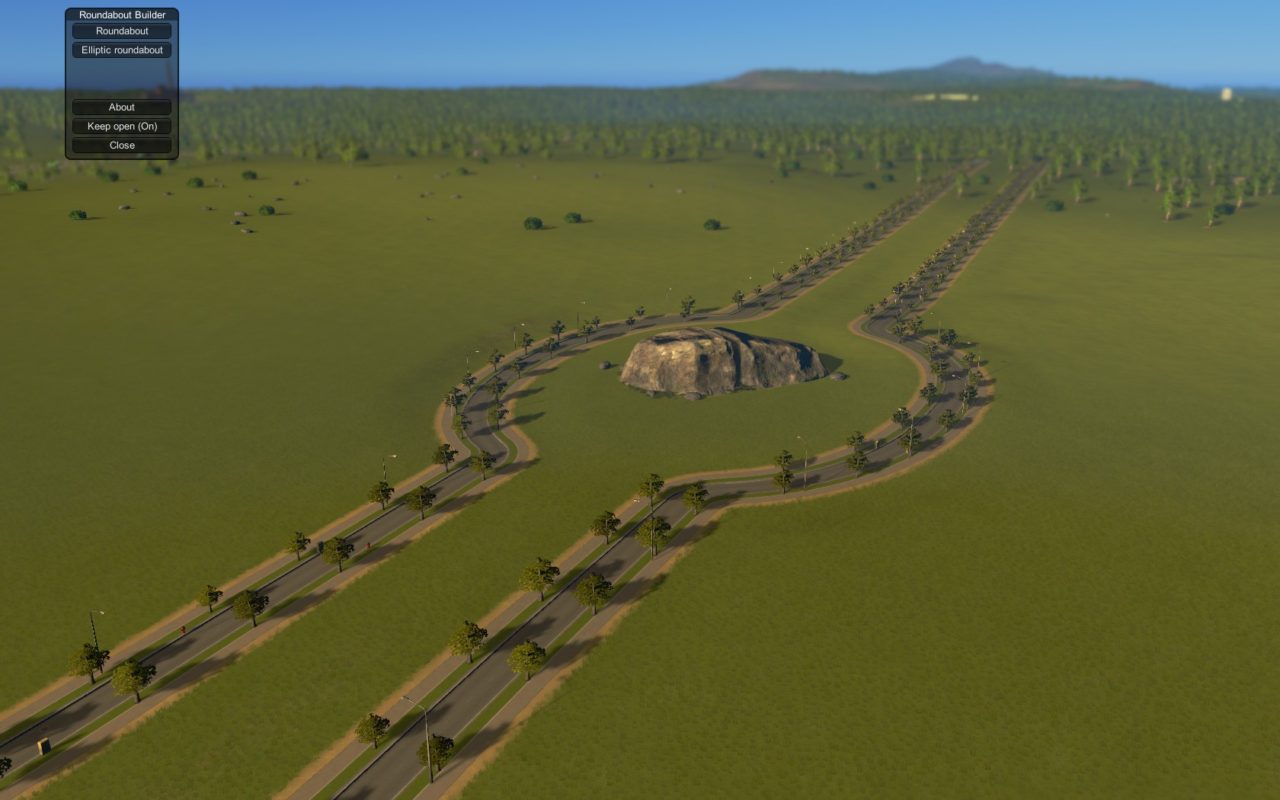Open the About panel

pyautogui.click(x=121, y=107)
